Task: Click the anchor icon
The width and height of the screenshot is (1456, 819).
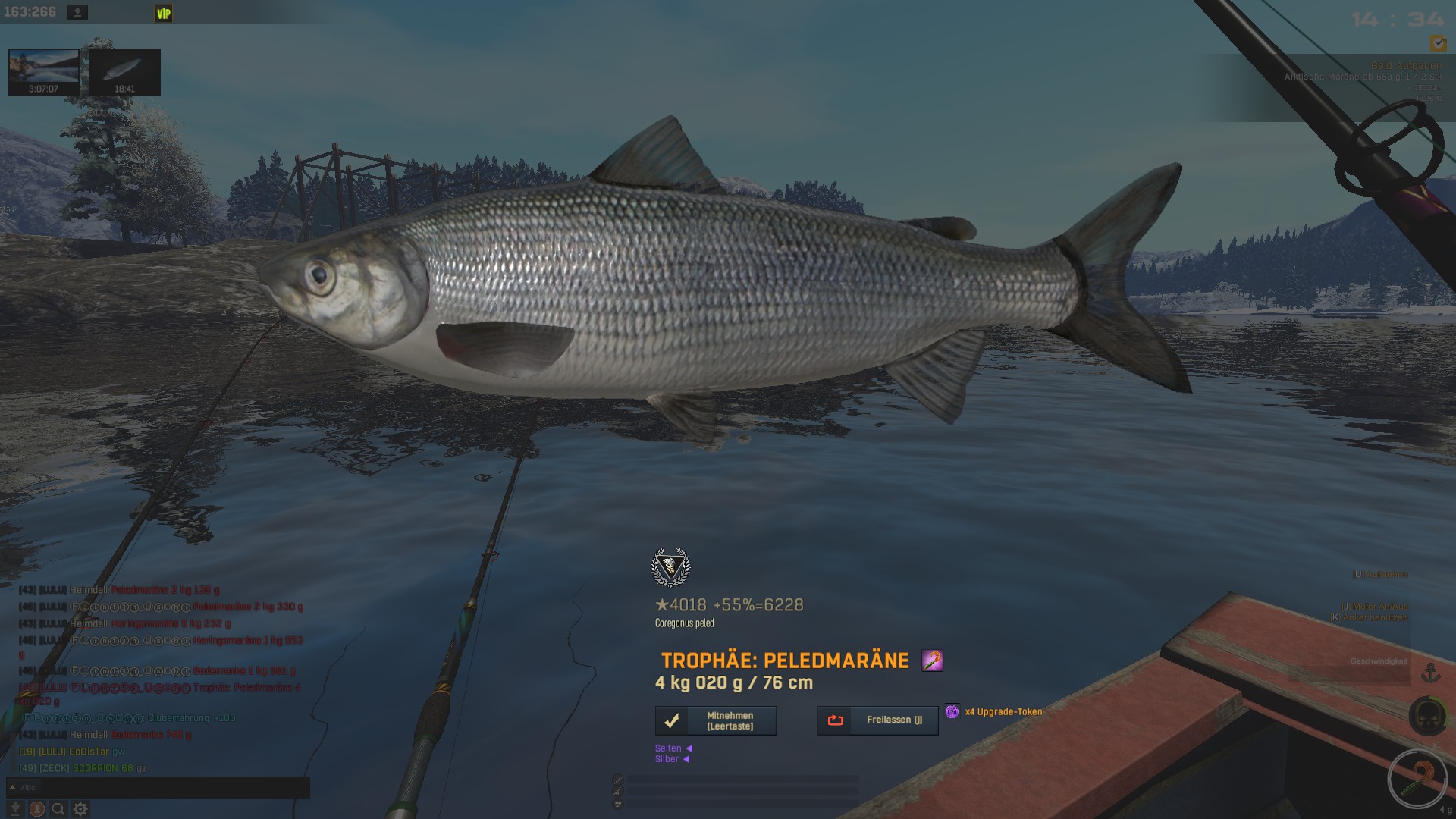Action: click(x=1430, y=672)
